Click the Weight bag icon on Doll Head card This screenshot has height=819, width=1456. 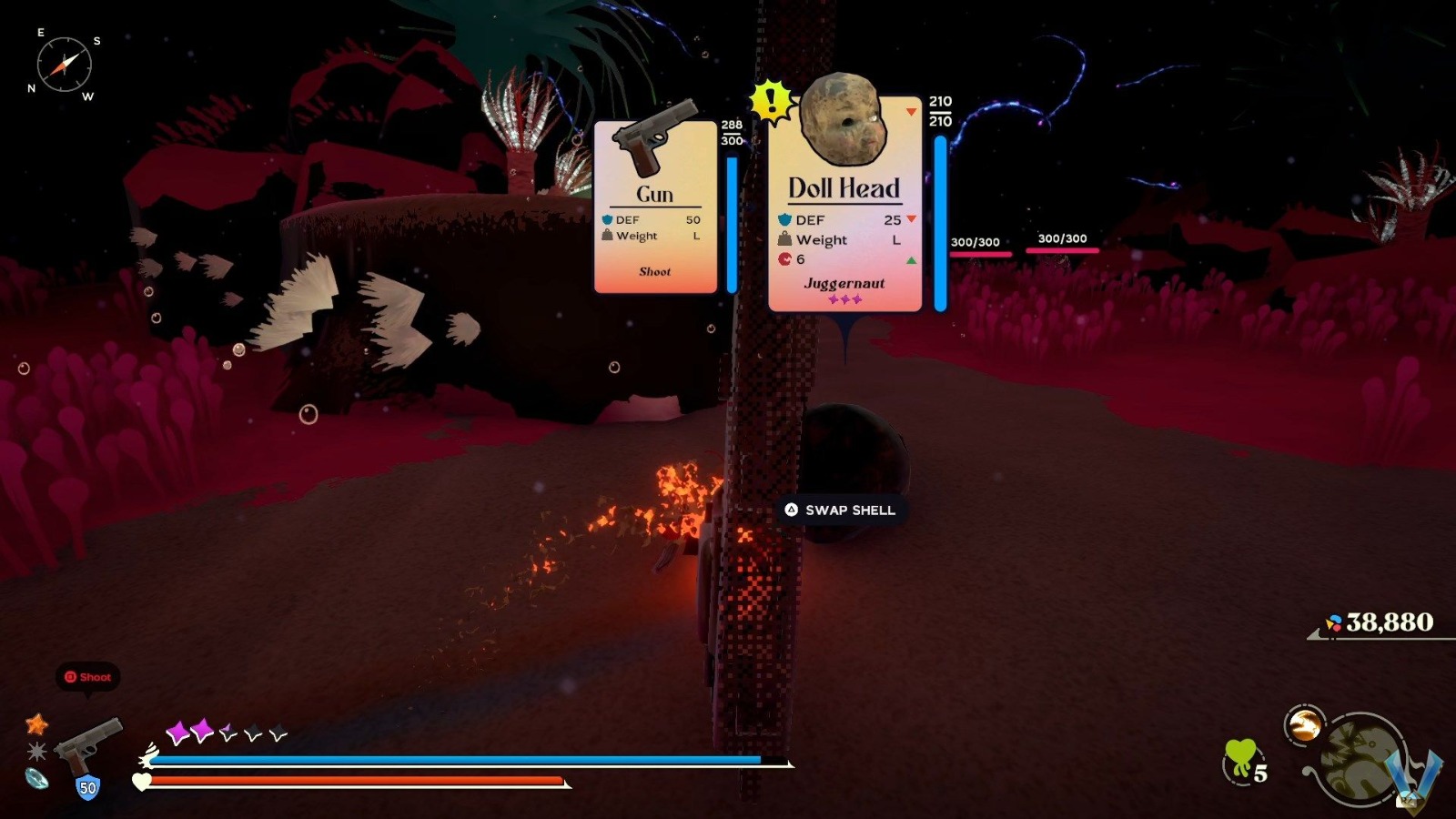tap(784, 239)
